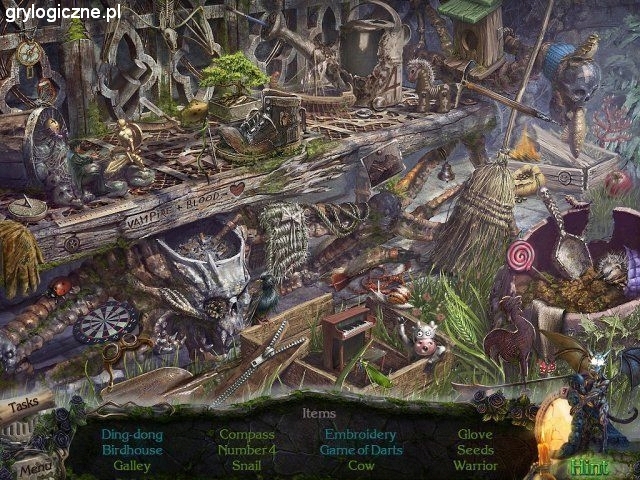Choose the Snail list entry
Image resolution: width=640 pixels, height=480 pixels.
pos(246,465)
